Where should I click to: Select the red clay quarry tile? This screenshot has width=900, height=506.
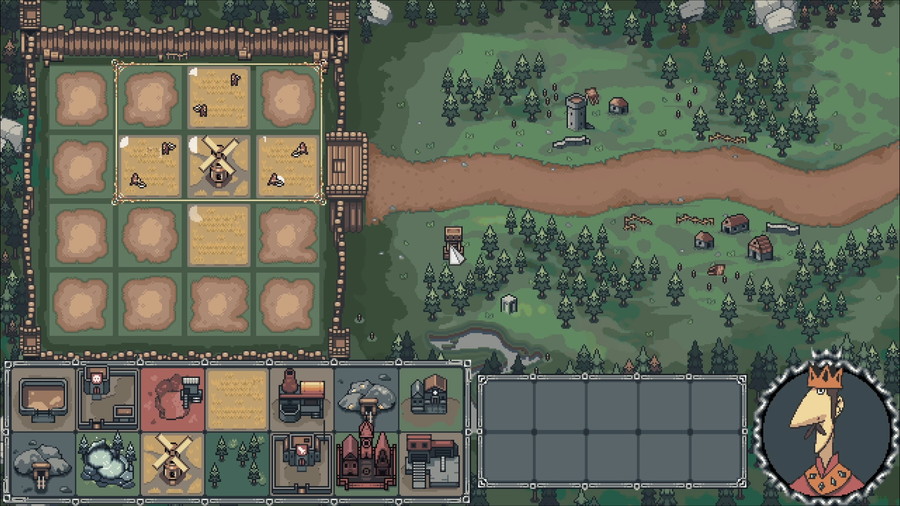point(172,398)
